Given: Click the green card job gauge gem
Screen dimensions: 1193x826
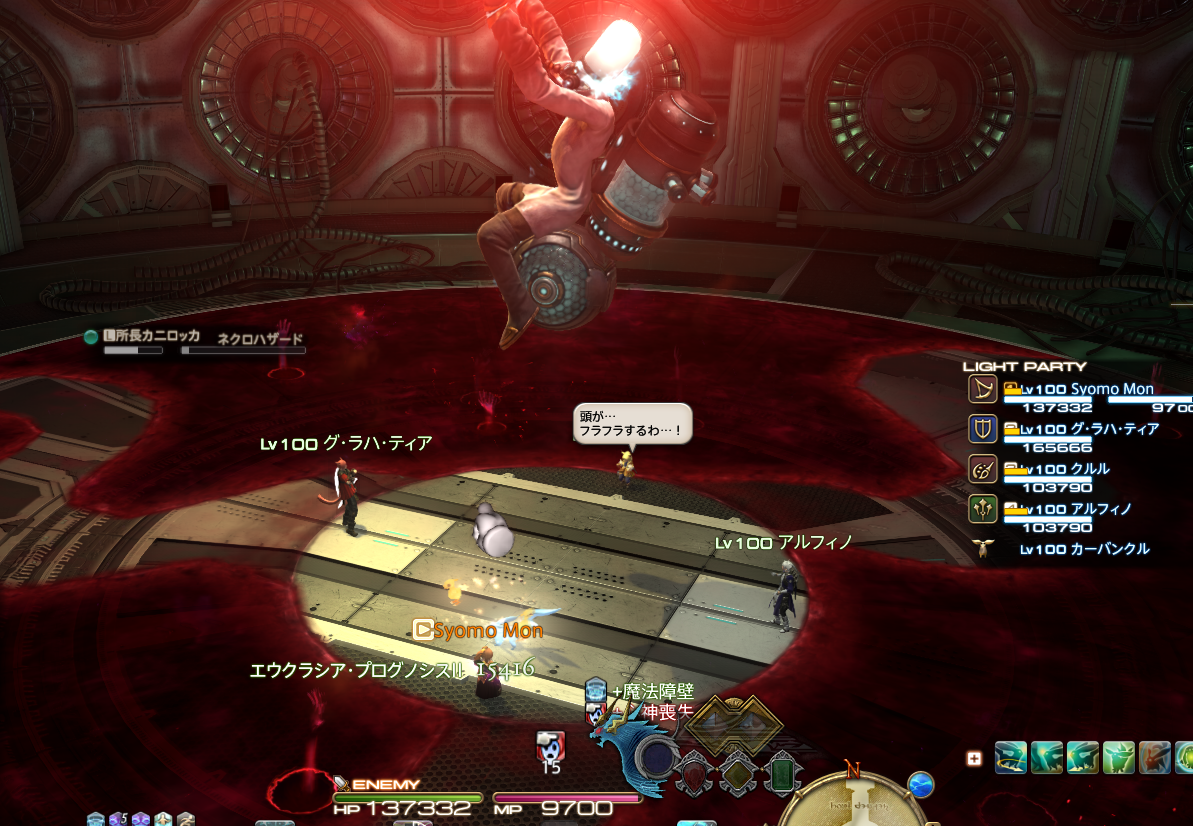Looking at the screenshot, I should click(783, 773).
